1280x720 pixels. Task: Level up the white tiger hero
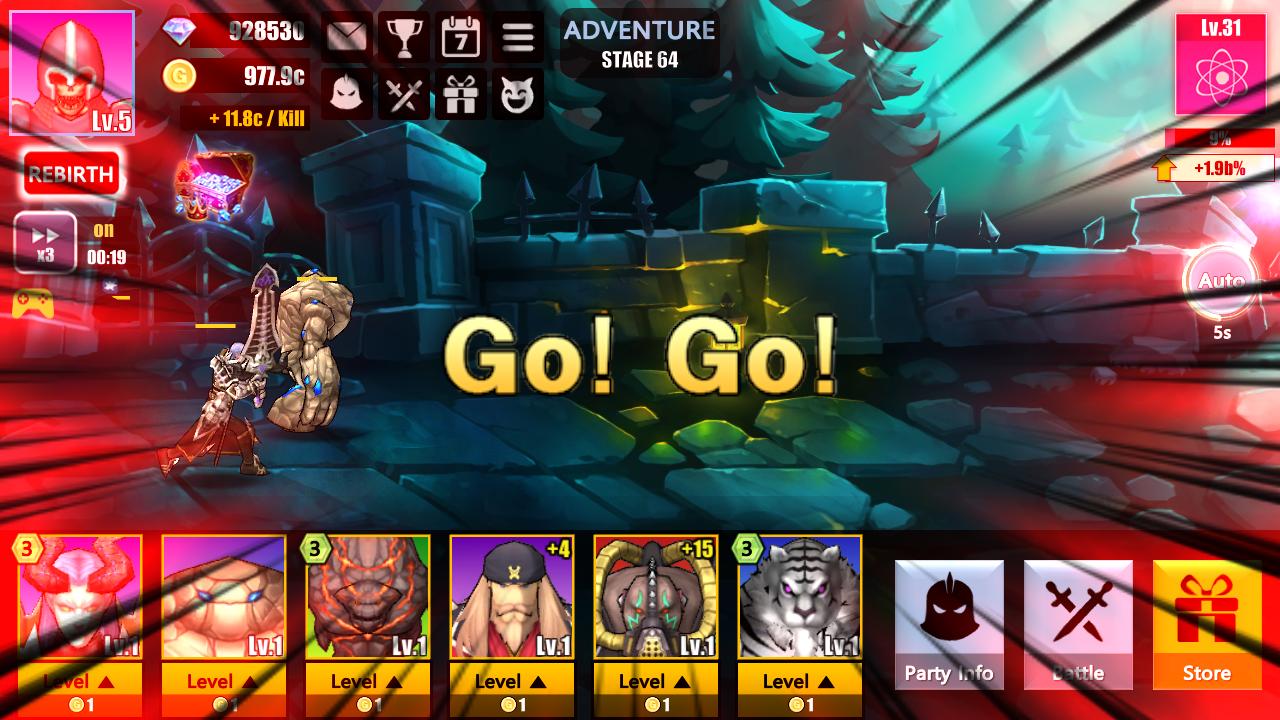[799, 681]
